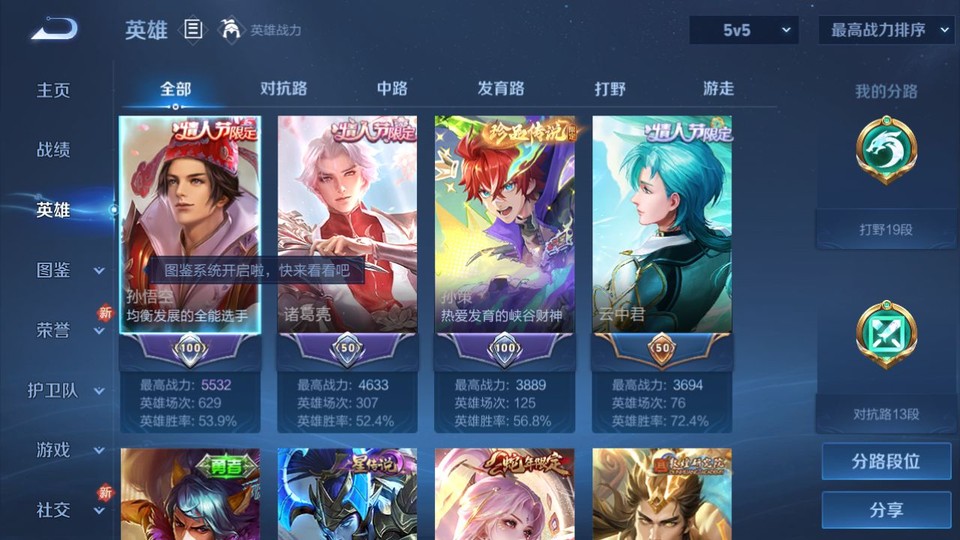Filter heroes by the 打野 tab
Image resolution: width=960 pixels, height=540 pixels.
pos(610,88)
